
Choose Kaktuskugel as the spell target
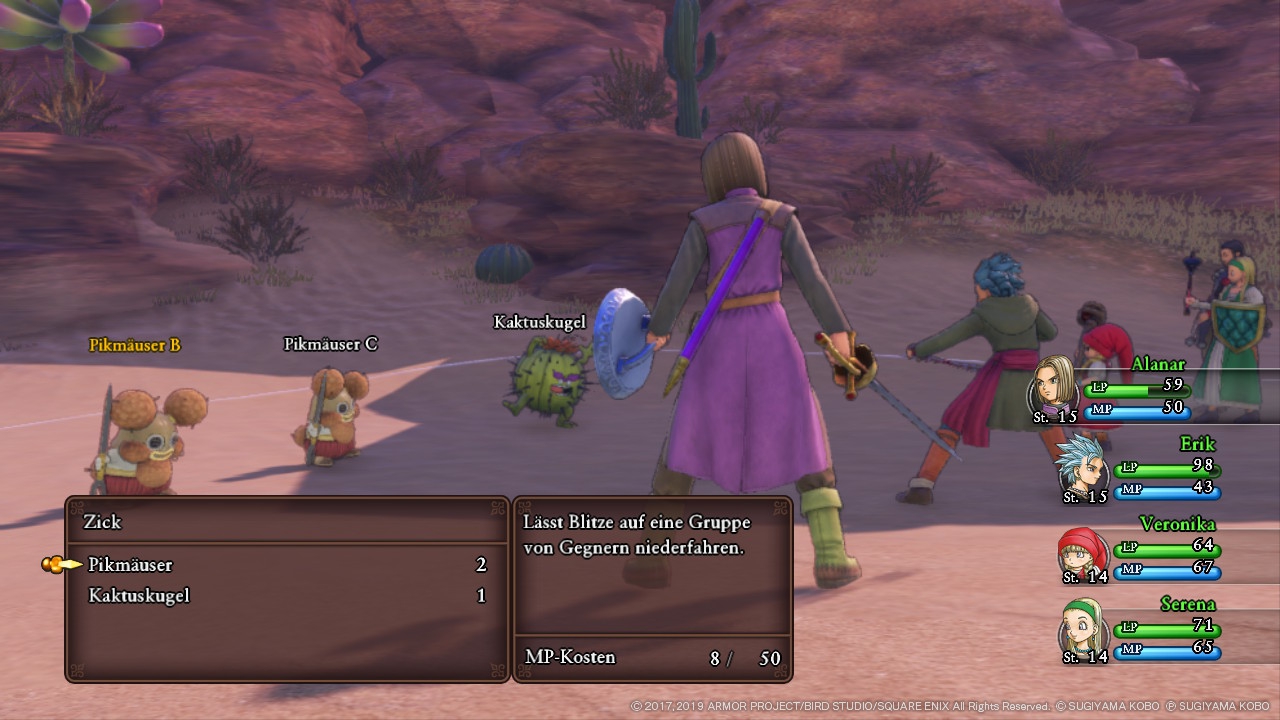(138, 596)
